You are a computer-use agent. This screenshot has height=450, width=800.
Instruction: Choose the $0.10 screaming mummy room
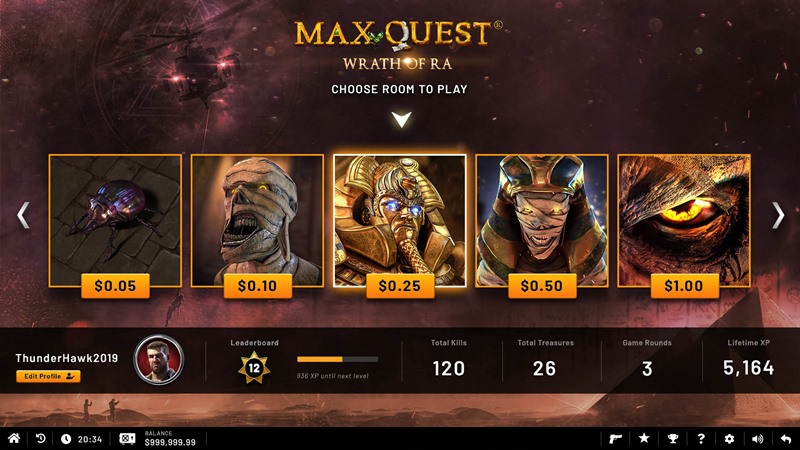[x=257, y=222]
